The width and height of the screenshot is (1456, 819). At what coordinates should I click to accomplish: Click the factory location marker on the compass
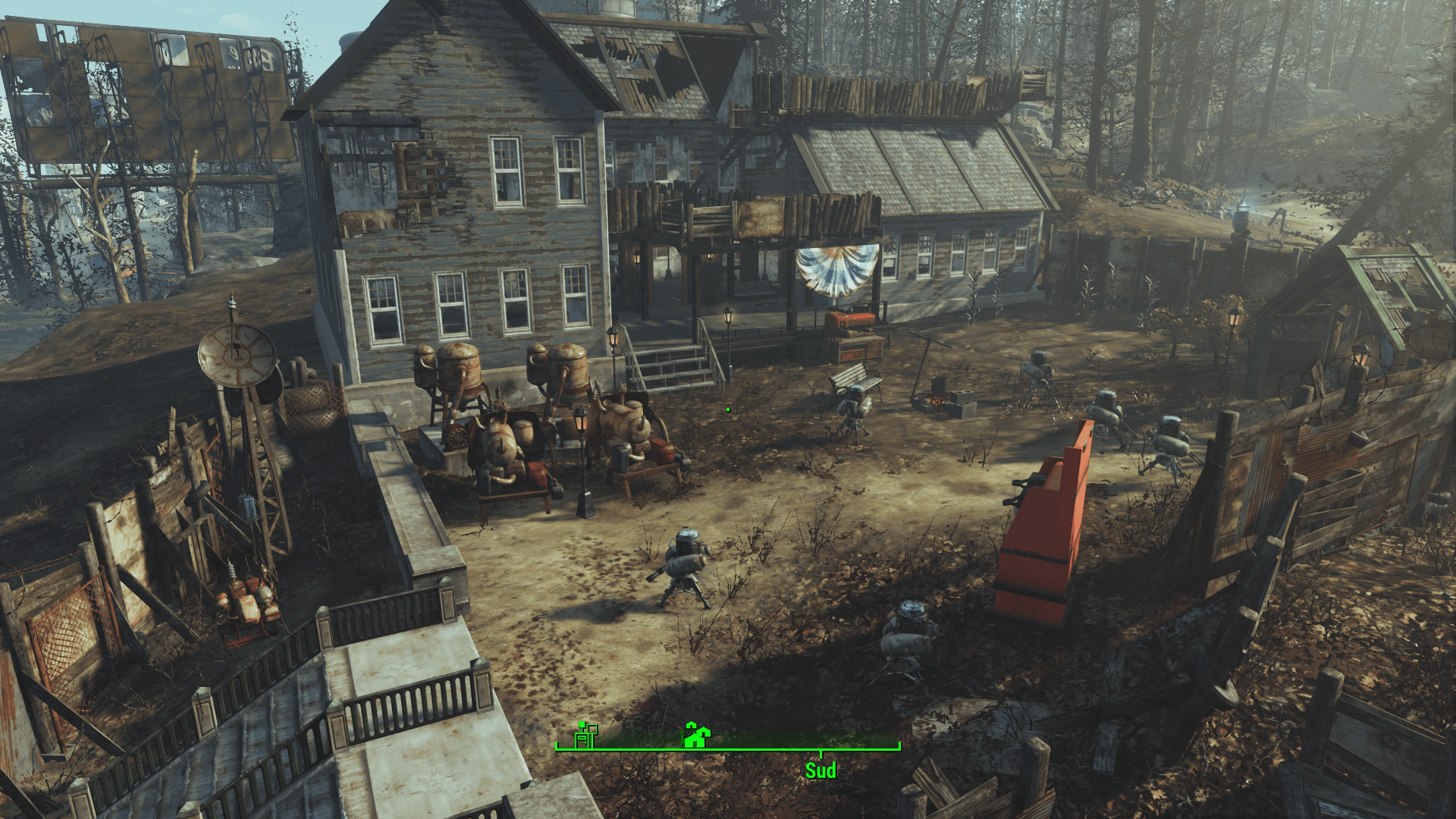(585, 734)
